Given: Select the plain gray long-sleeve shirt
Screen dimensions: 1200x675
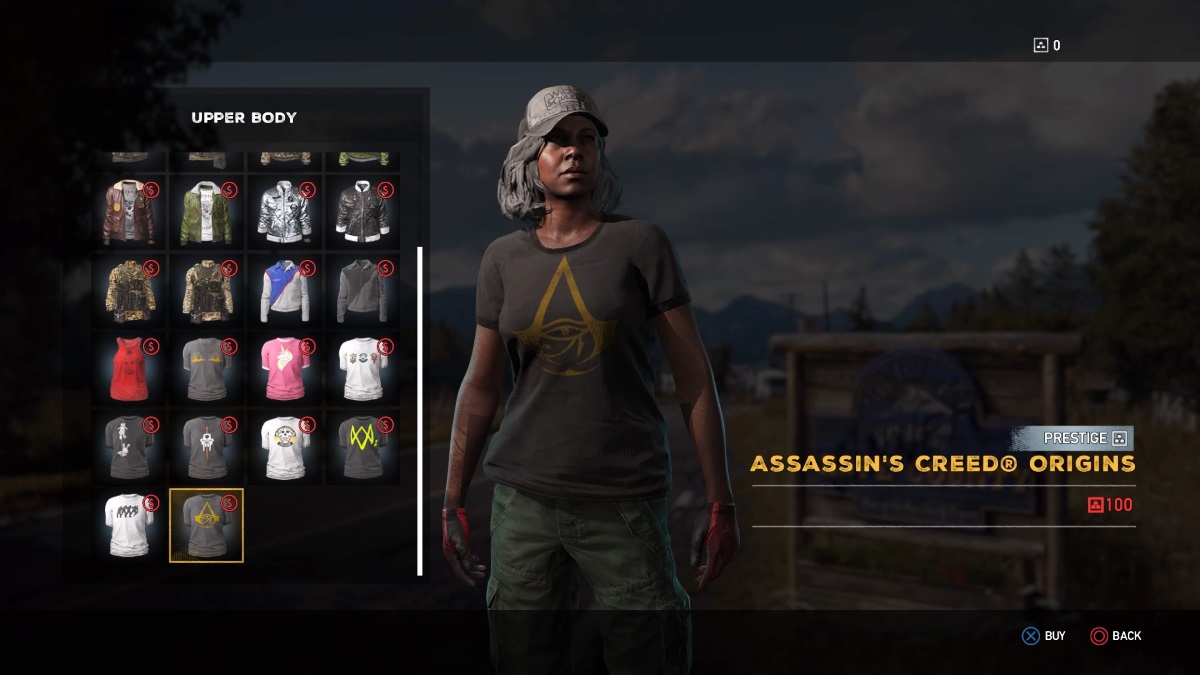Looking at the screenshot, I should coord(362,290).
